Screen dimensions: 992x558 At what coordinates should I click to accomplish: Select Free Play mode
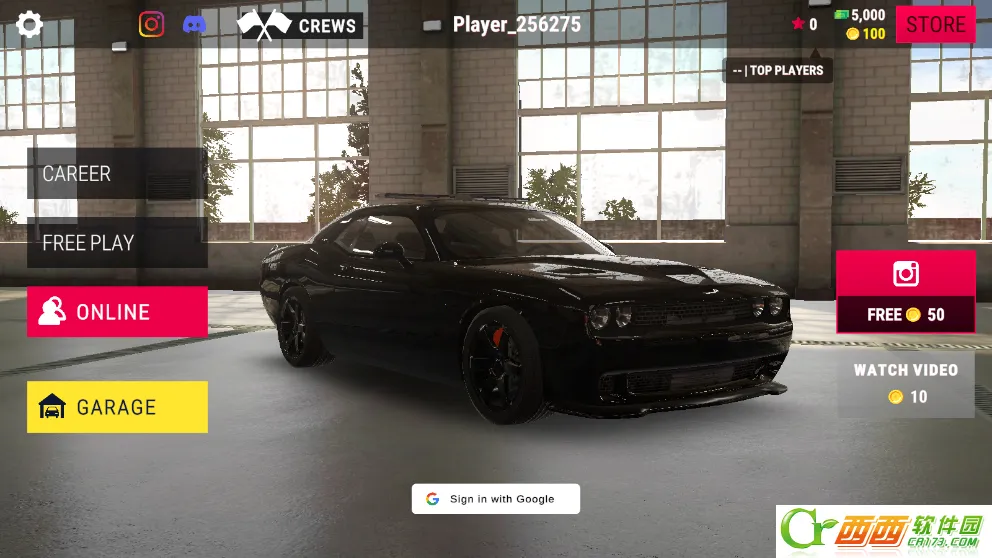(x=117, y=243)
